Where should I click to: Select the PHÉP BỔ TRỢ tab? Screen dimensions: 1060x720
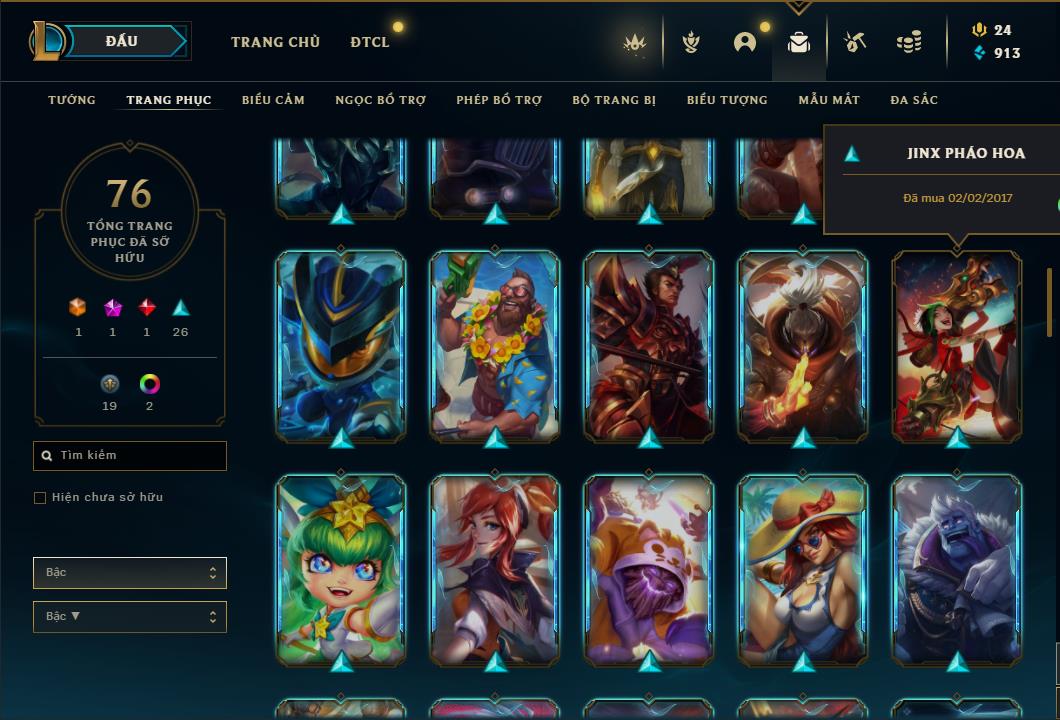[x=499, y=100]
